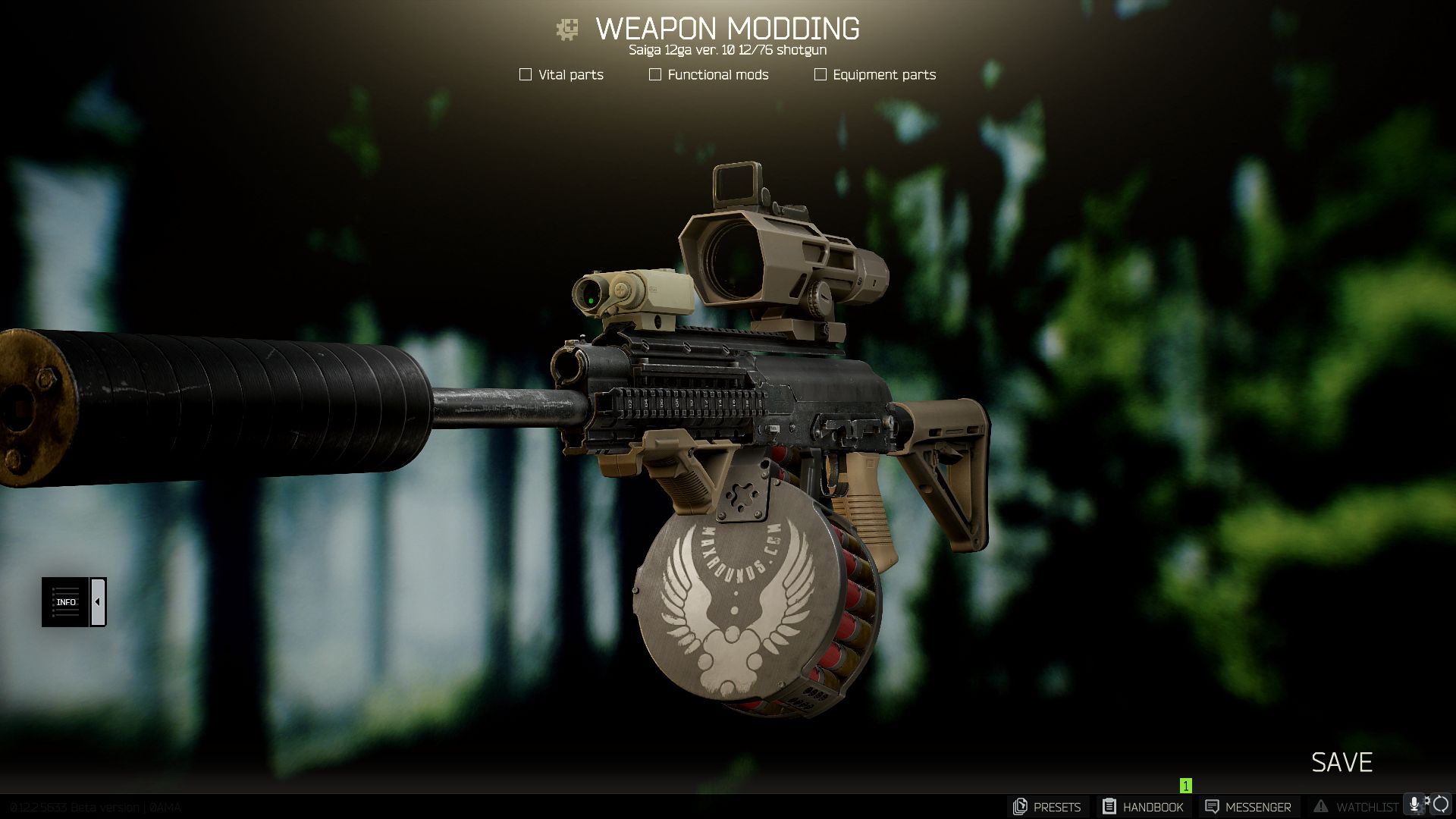Open the settings gear icon near the microphone
This screenshot has height=819, width=1456.
(1429, 802)
